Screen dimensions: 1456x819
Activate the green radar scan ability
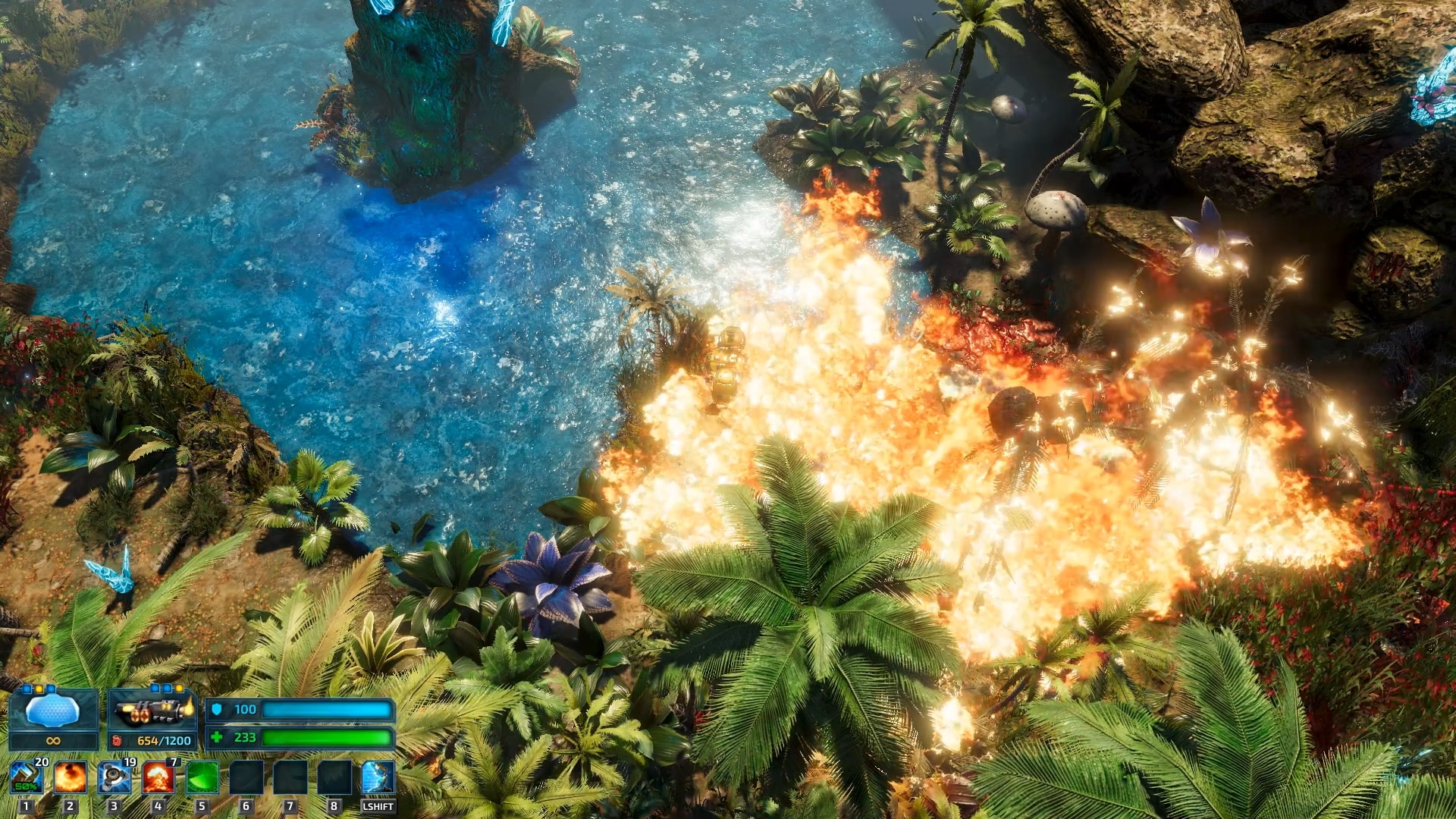pos(202,778)
